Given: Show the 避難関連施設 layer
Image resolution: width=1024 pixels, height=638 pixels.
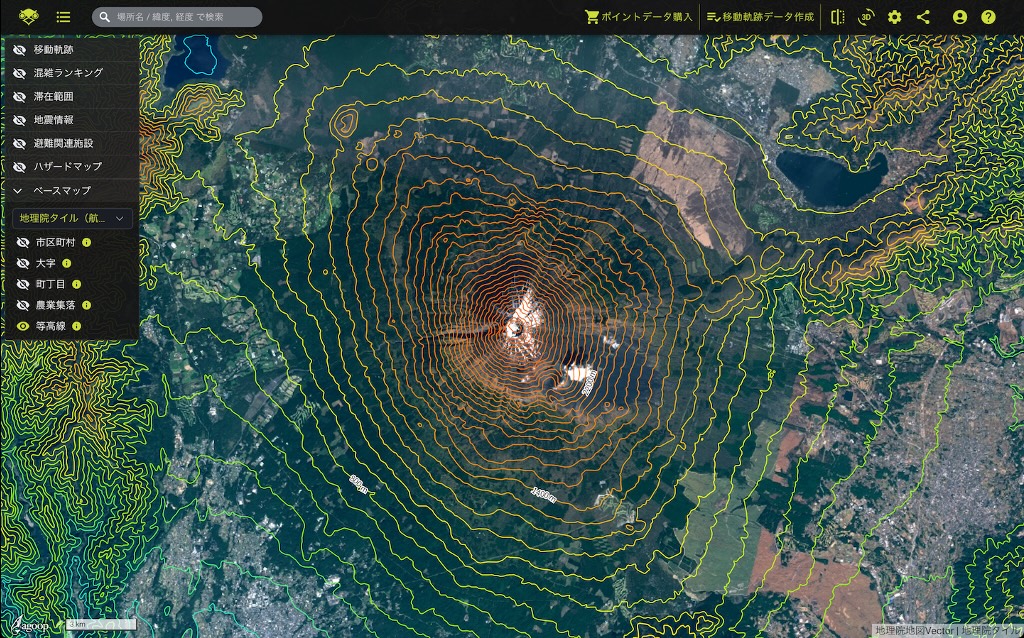Looking at the screenshot, I should [20, 143].
